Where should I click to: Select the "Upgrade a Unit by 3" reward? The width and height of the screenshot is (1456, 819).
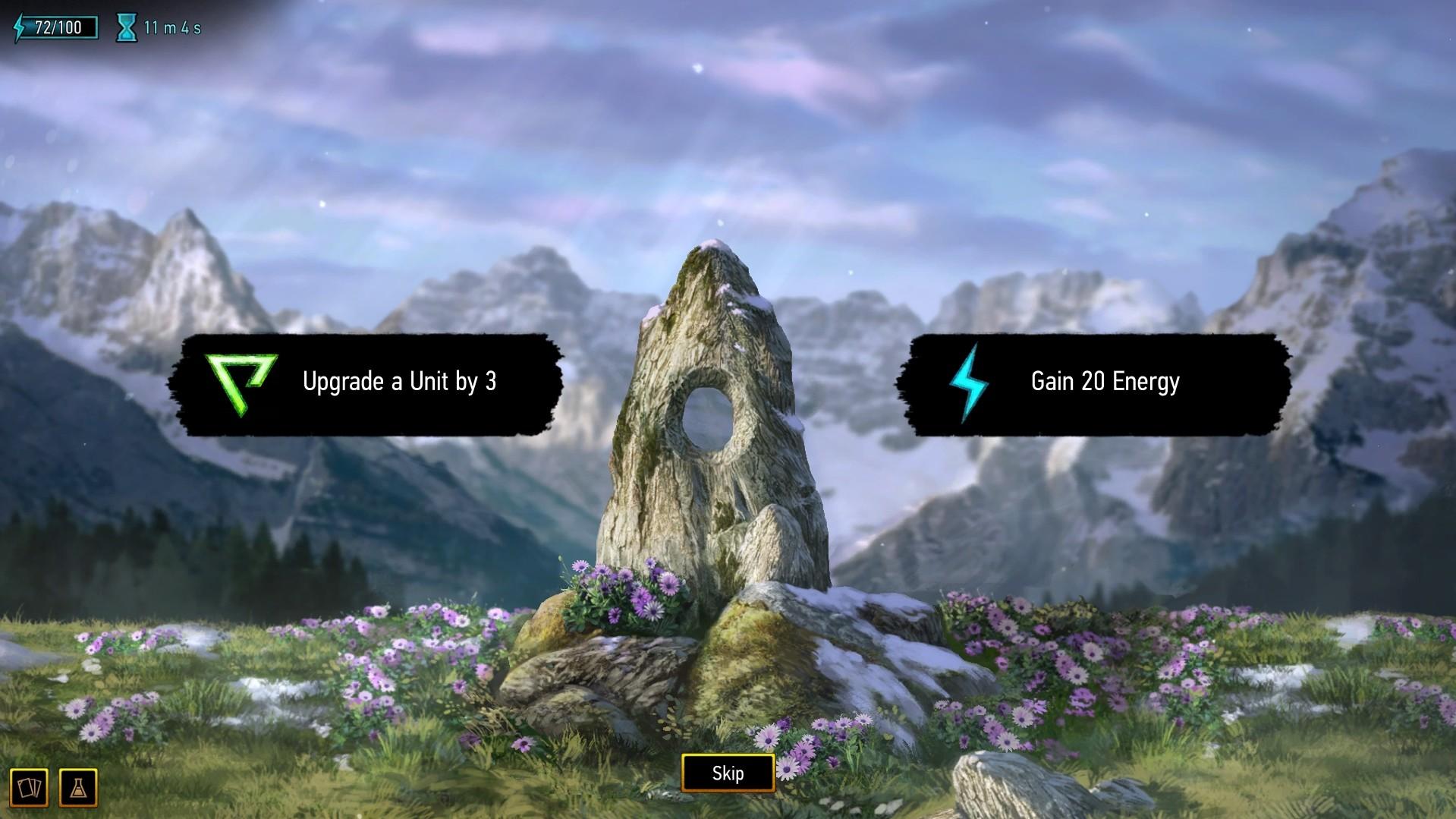pyautogui.click(x=370, y=382)
